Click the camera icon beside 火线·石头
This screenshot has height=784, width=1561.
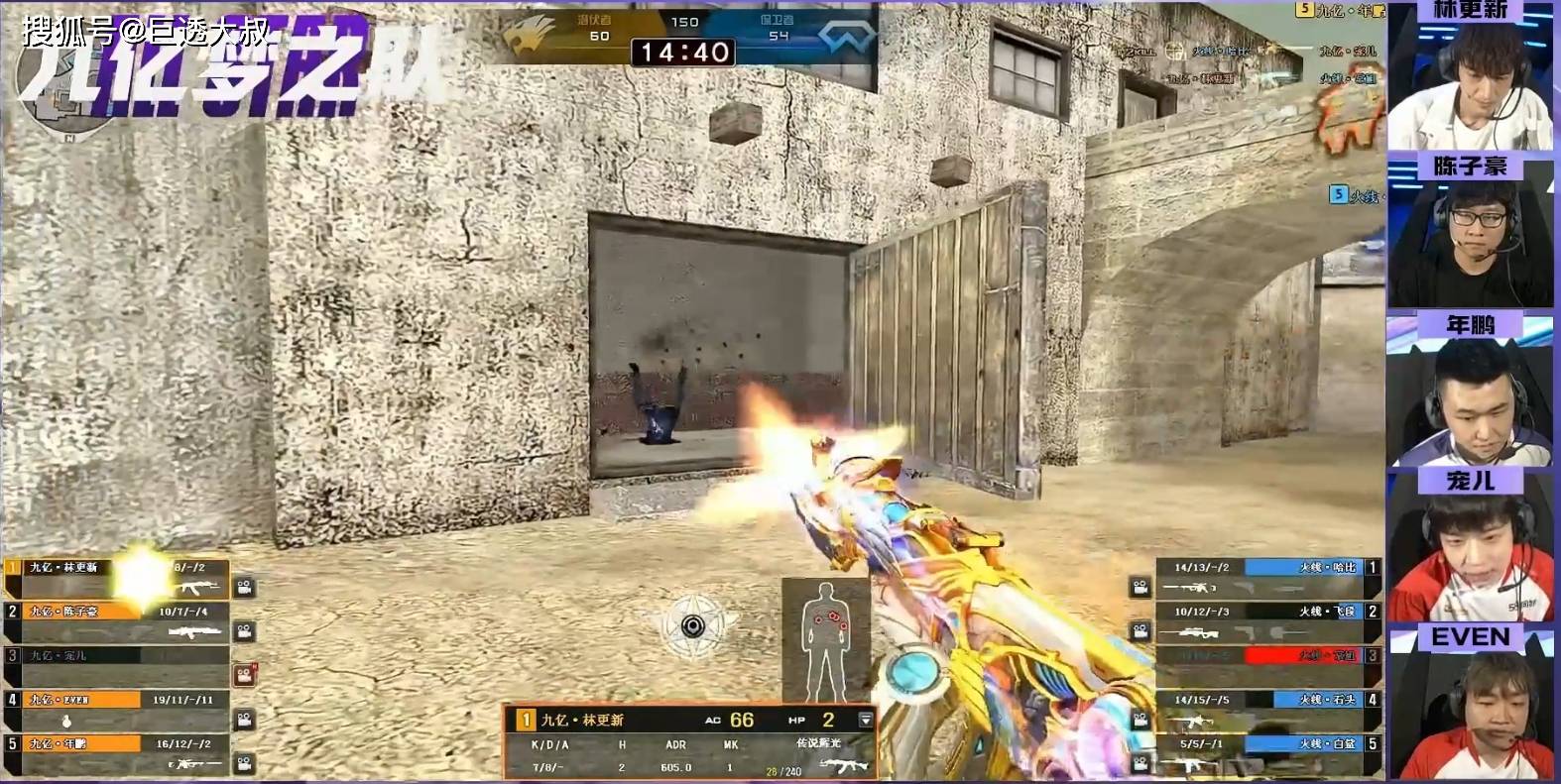(1141, 719)
